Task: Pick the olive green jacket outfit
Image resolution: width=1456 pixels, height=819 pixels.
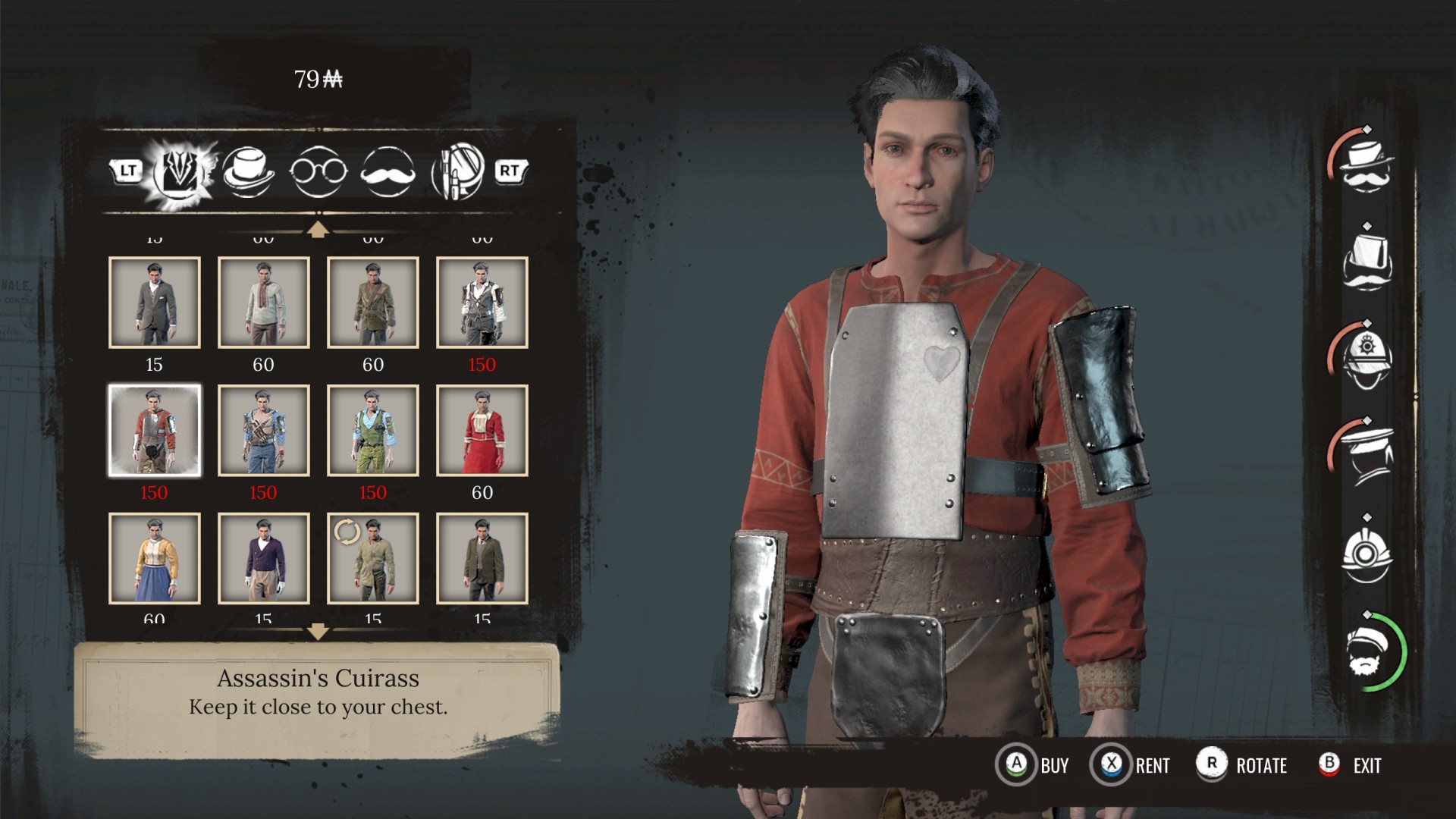Action: (373, 303)
